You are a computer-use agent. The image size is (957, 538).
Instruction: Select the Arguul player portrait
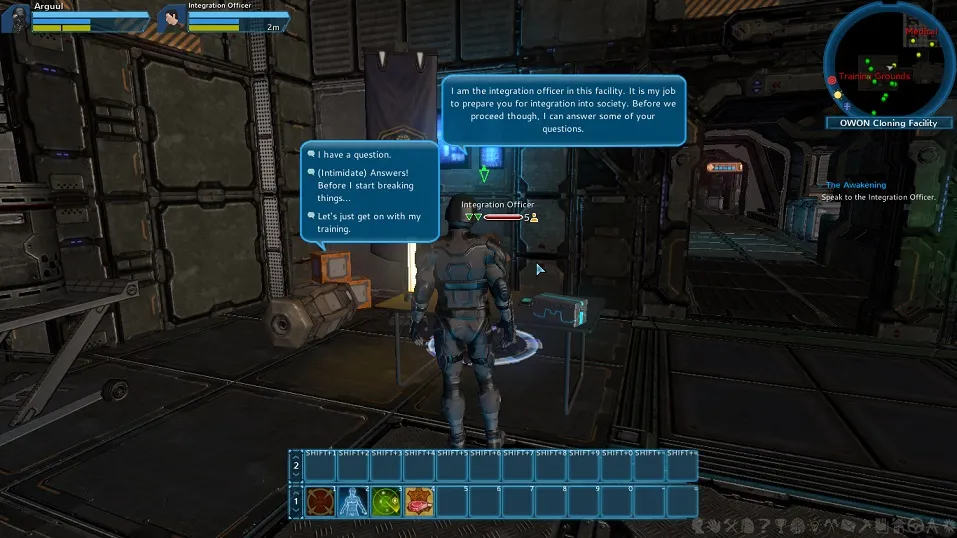15,18
